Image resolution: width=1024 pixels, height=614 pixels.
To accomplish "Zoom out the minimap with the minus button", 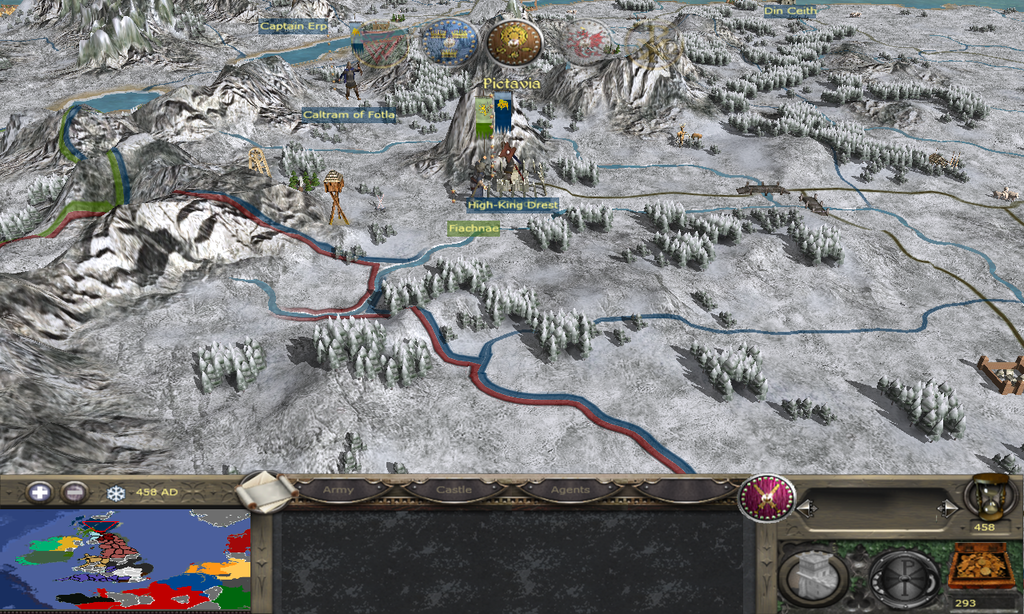I will 74,492.
